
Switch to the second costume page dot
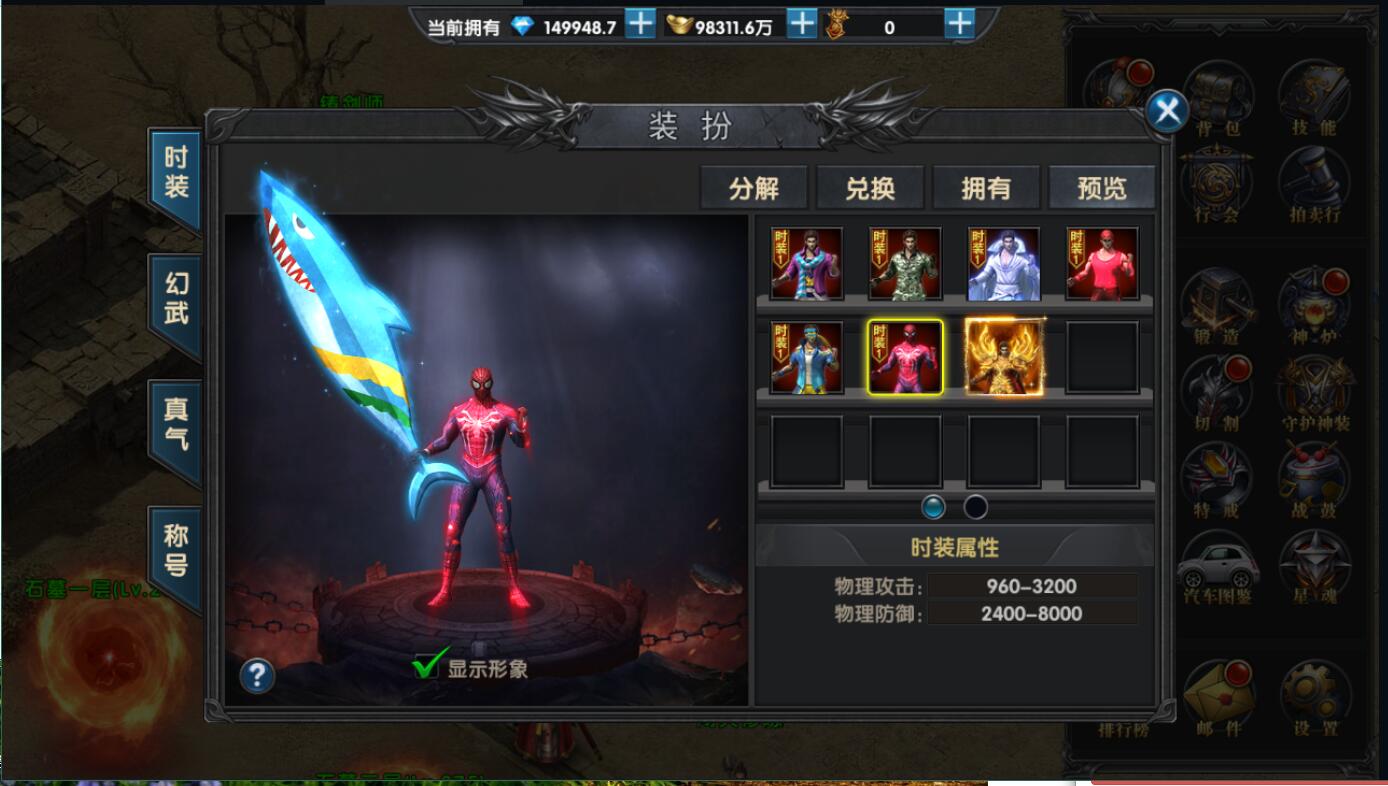(975, 507)
